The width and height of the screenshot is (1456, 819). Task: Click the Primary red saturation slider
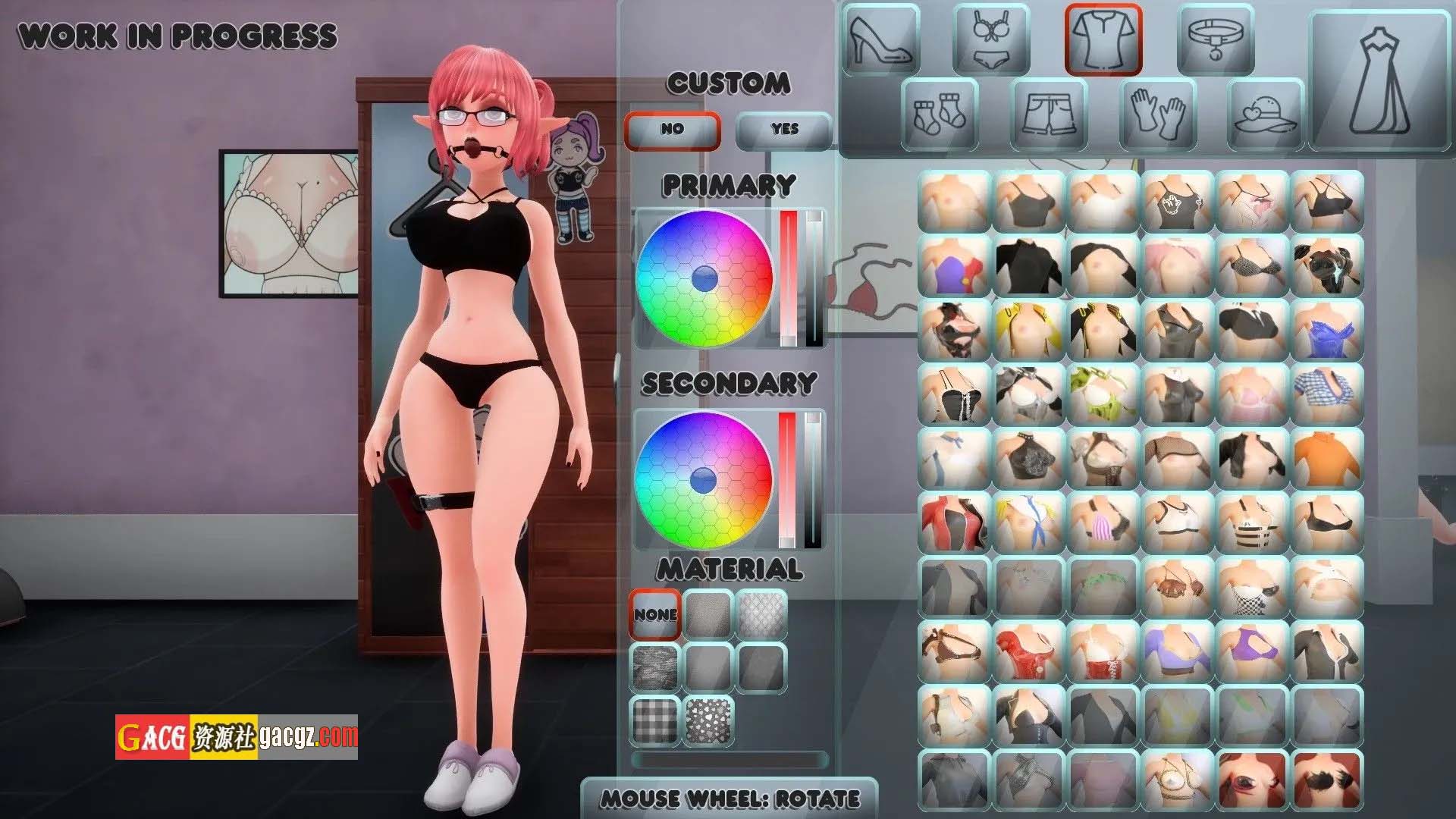click(x=789, y=278)
